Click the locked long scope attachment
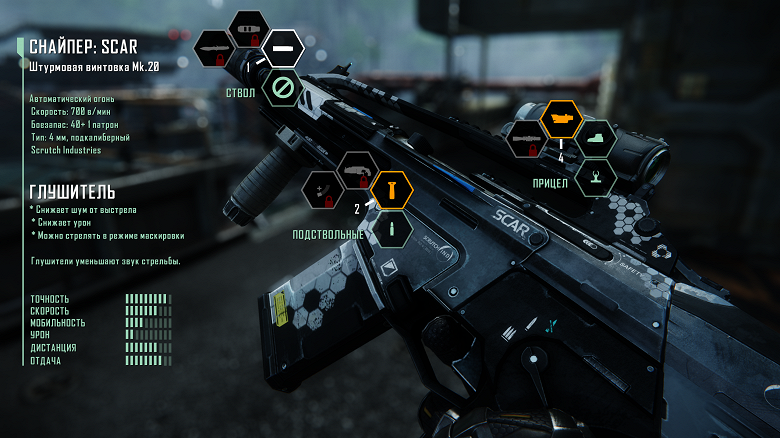 click(x=526, y=140)
